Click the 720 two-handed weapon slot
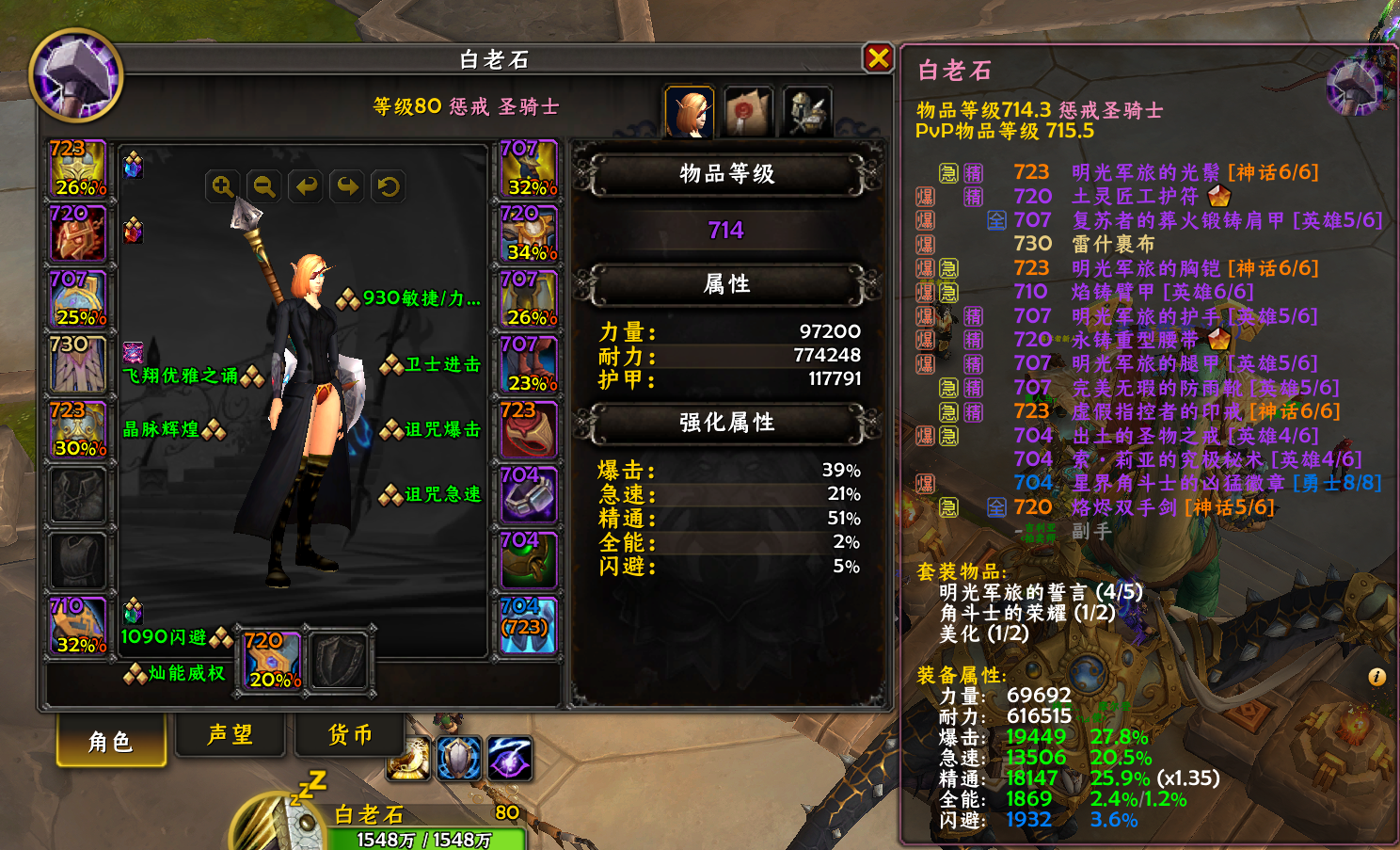Viewport: 1400px width, 850px height. coord(273,660)
